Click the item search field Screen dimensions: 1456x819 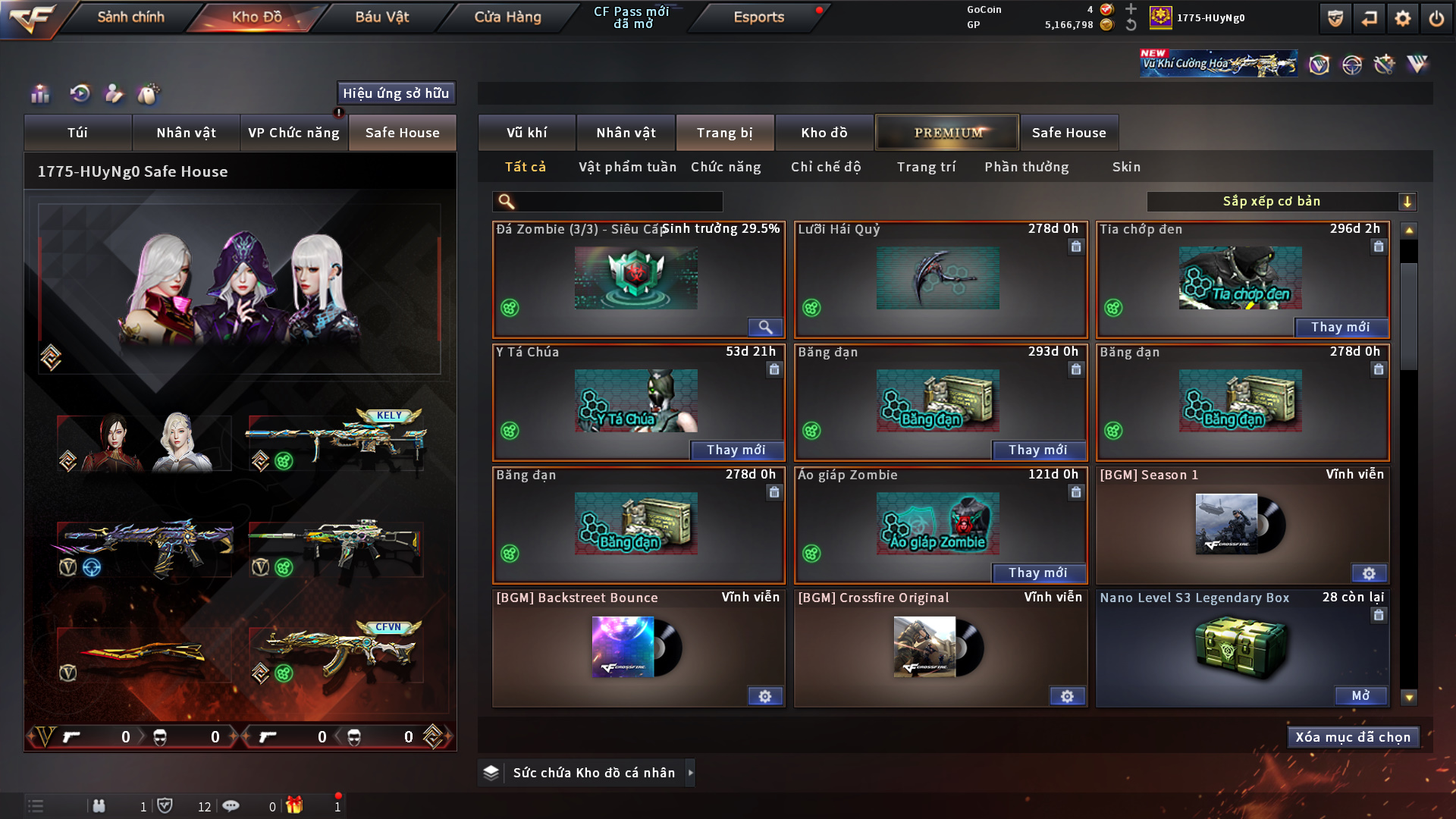tap(618, 202)
